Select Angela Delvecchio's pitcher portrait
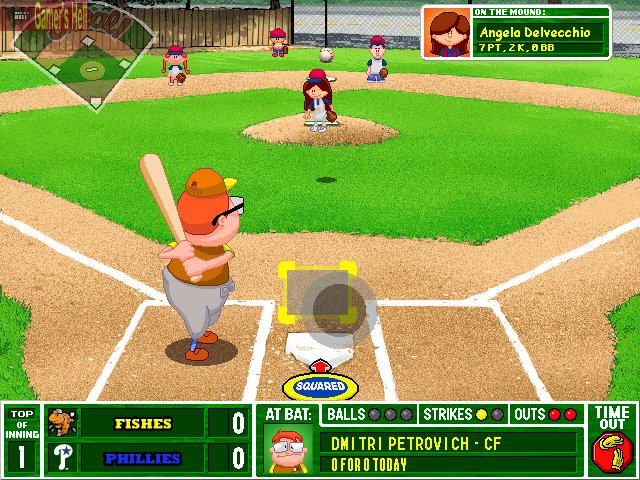 point(448,33)
